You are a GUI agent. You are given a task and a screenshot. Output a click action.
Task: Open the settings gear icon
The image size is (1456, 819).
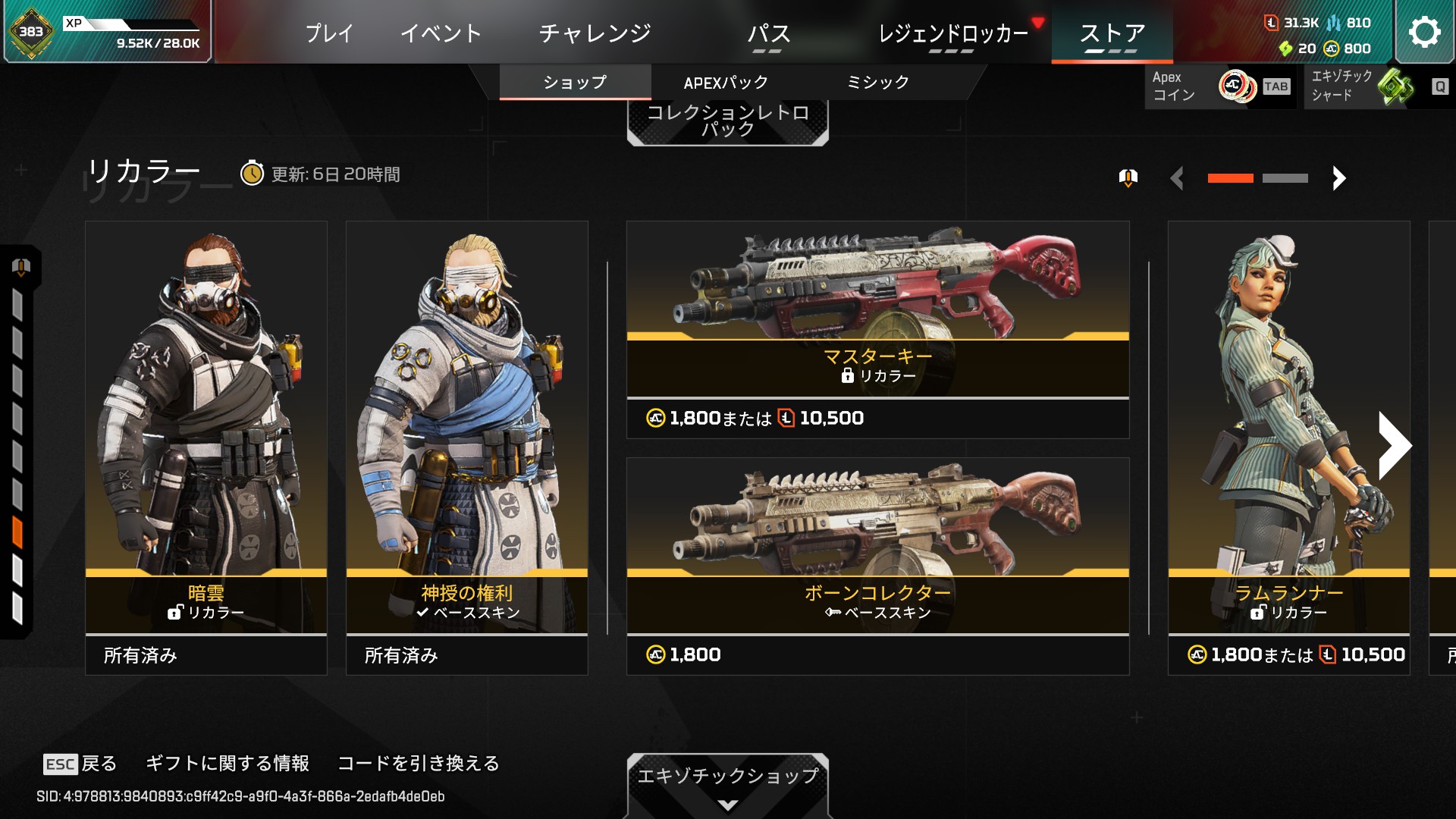pos(1424,32)
